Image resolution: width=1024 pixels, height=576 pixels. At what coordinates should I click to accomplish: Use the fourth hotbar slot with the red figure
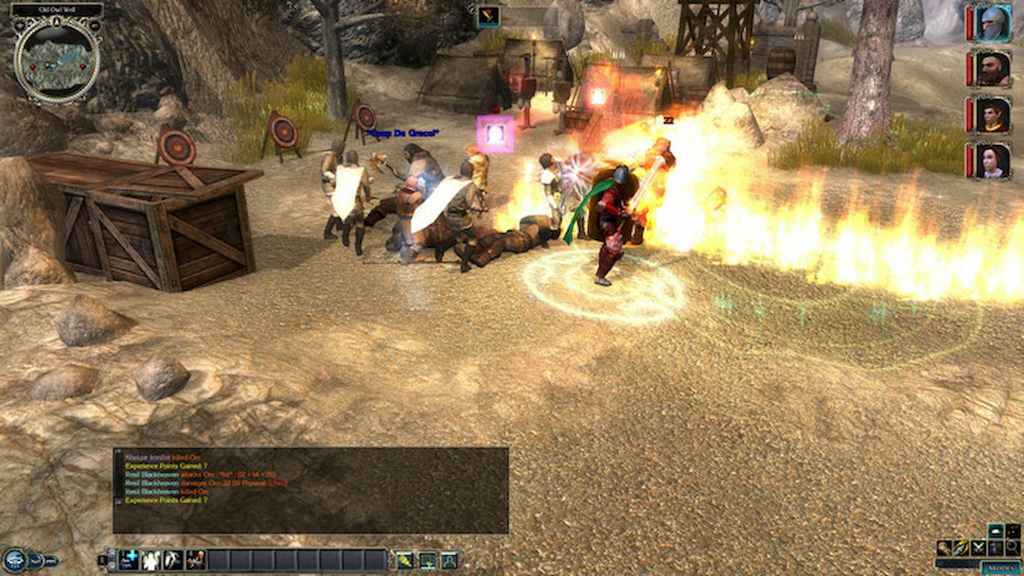pos(195,560)
